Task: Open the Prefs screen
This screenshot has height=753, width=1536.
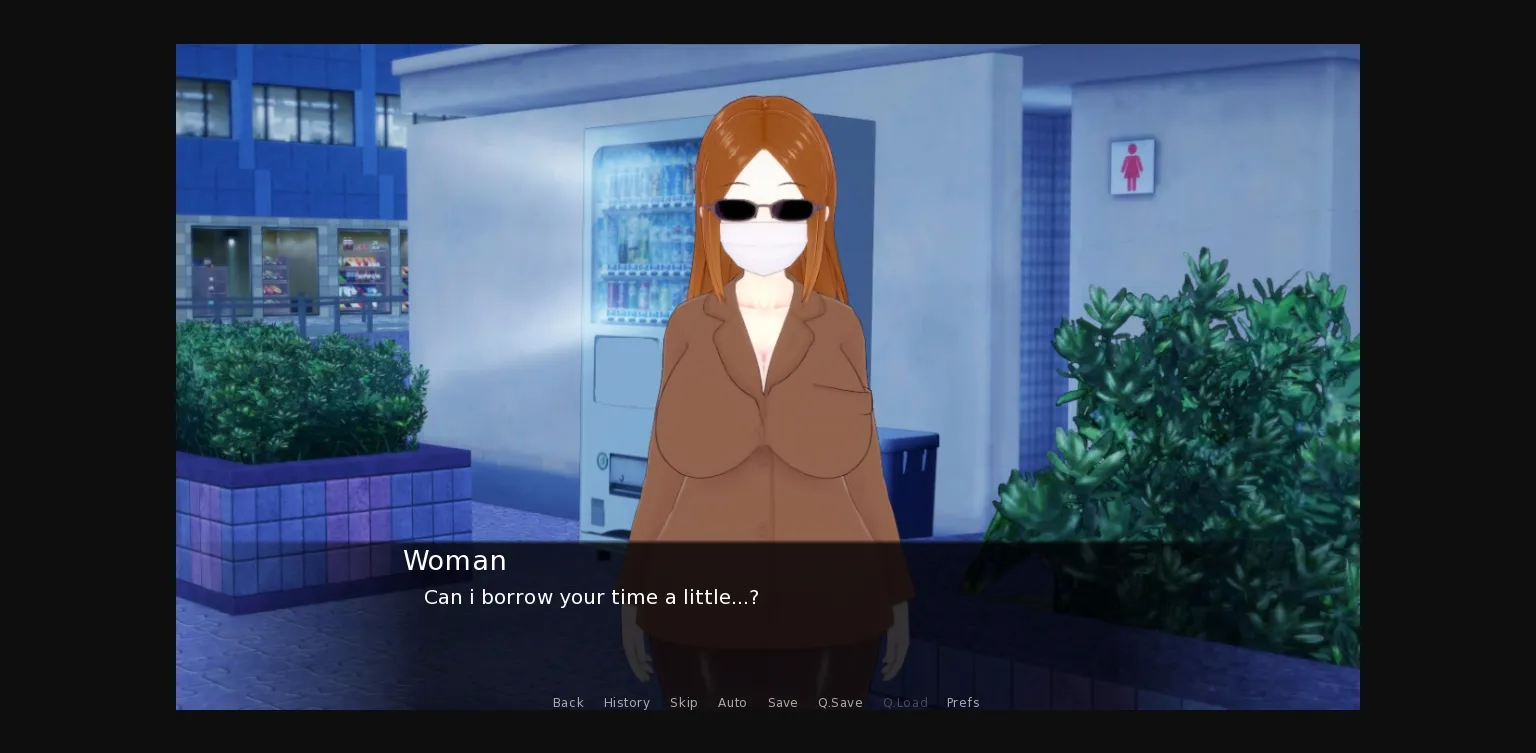Action: [x=962, y=703]
